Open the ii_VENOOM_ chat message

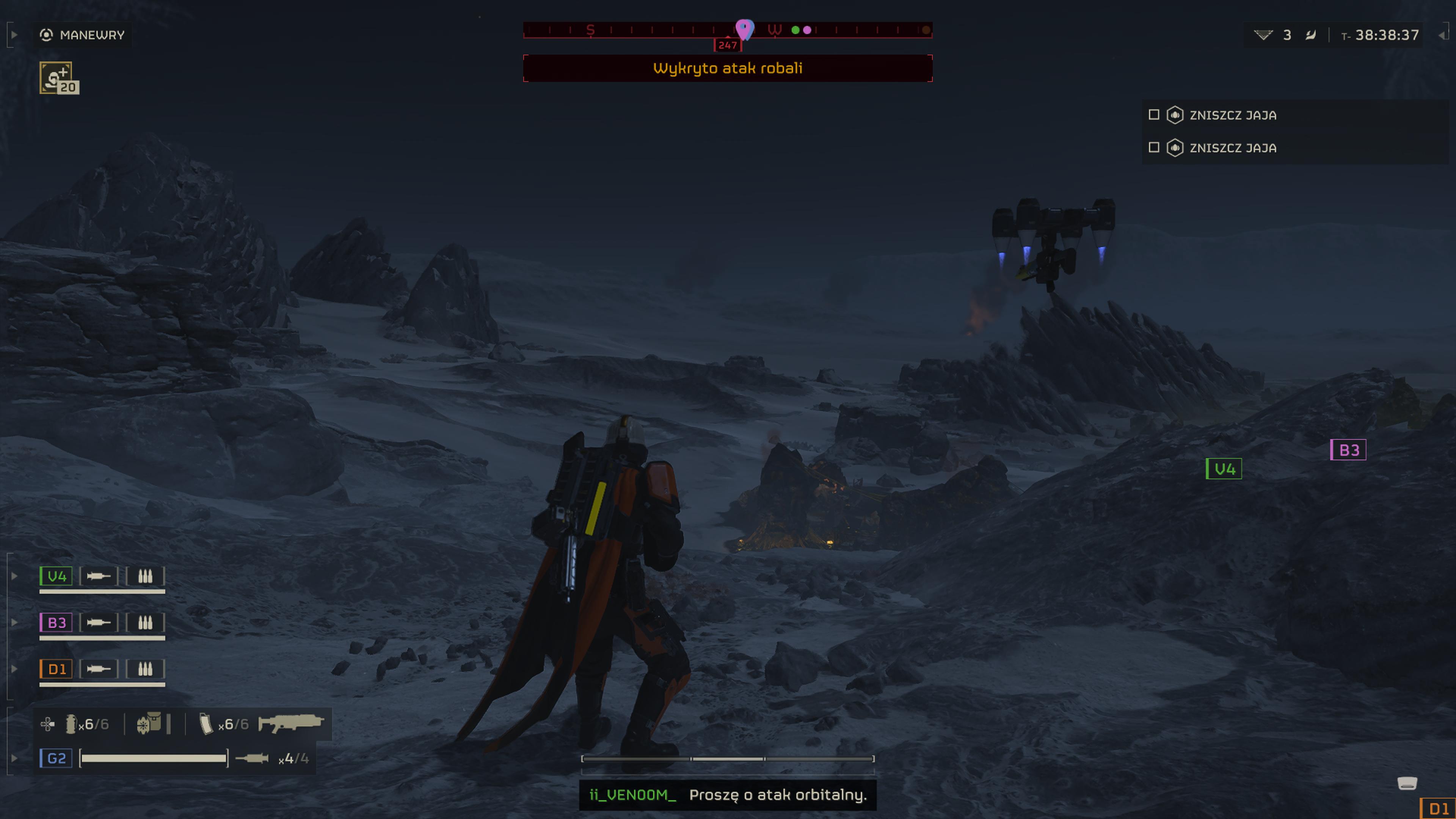(x=728, y=795)
